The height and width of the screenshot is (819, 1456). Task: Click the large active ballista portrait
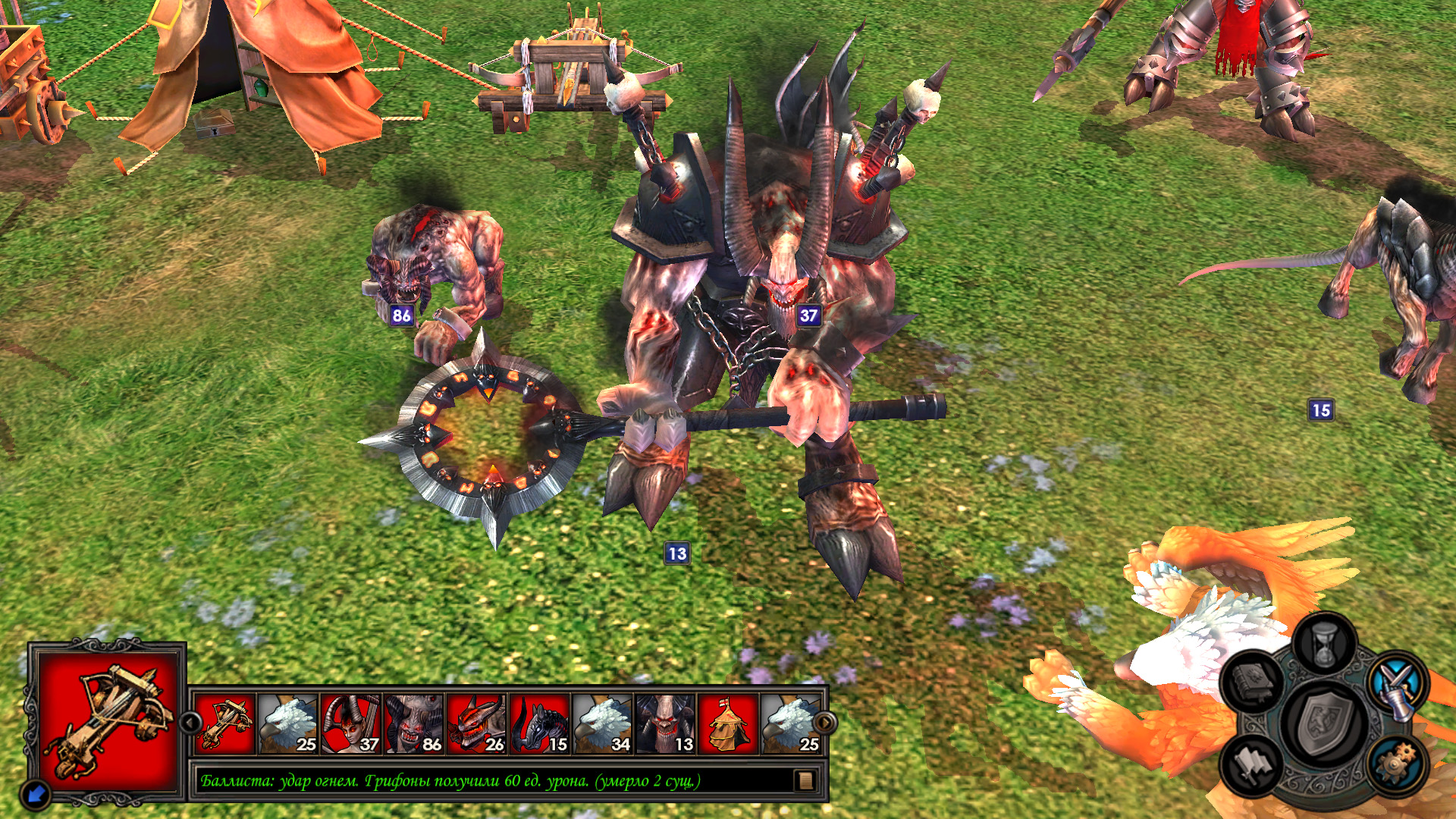click(x=107, y=722)
